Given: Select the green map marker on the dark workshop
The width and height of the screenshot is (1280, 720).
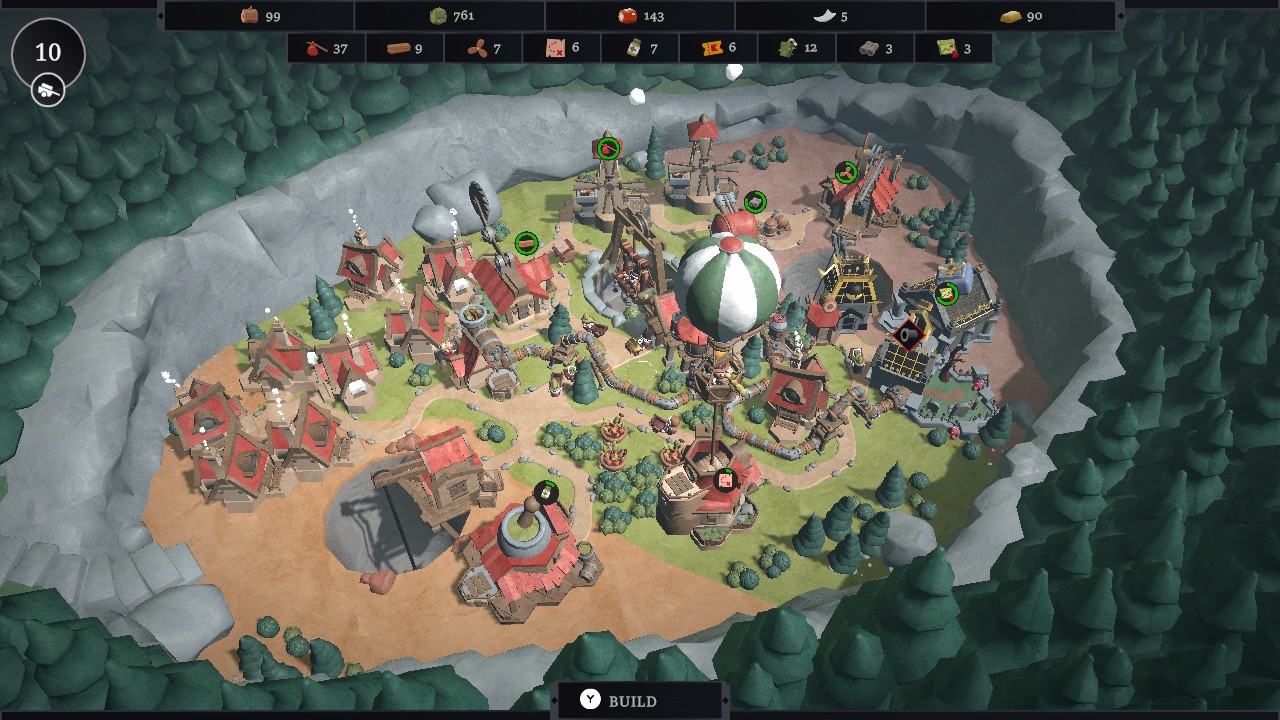Looking at the screenshot, I should click(946, 293).
